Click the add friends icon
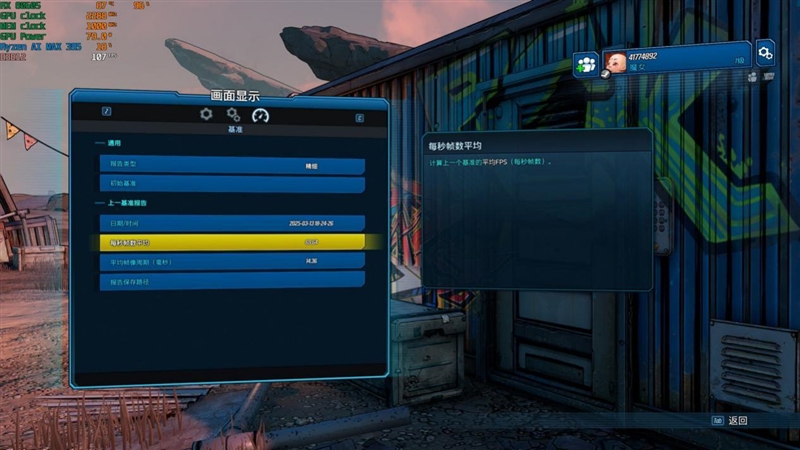 pyautogui.click(x=586, y=65)
